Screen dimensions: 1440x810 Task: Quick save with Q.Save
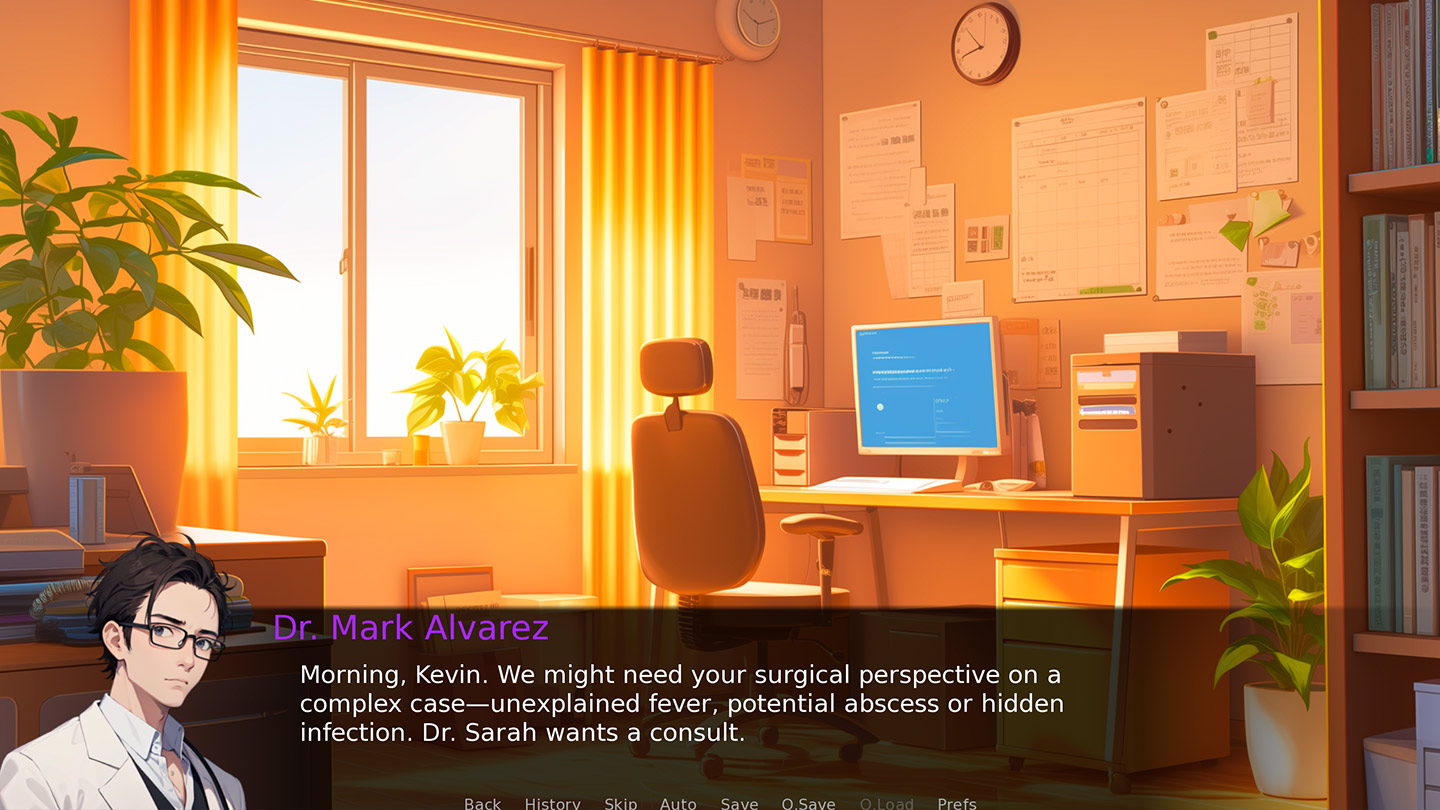click(808, 803)
